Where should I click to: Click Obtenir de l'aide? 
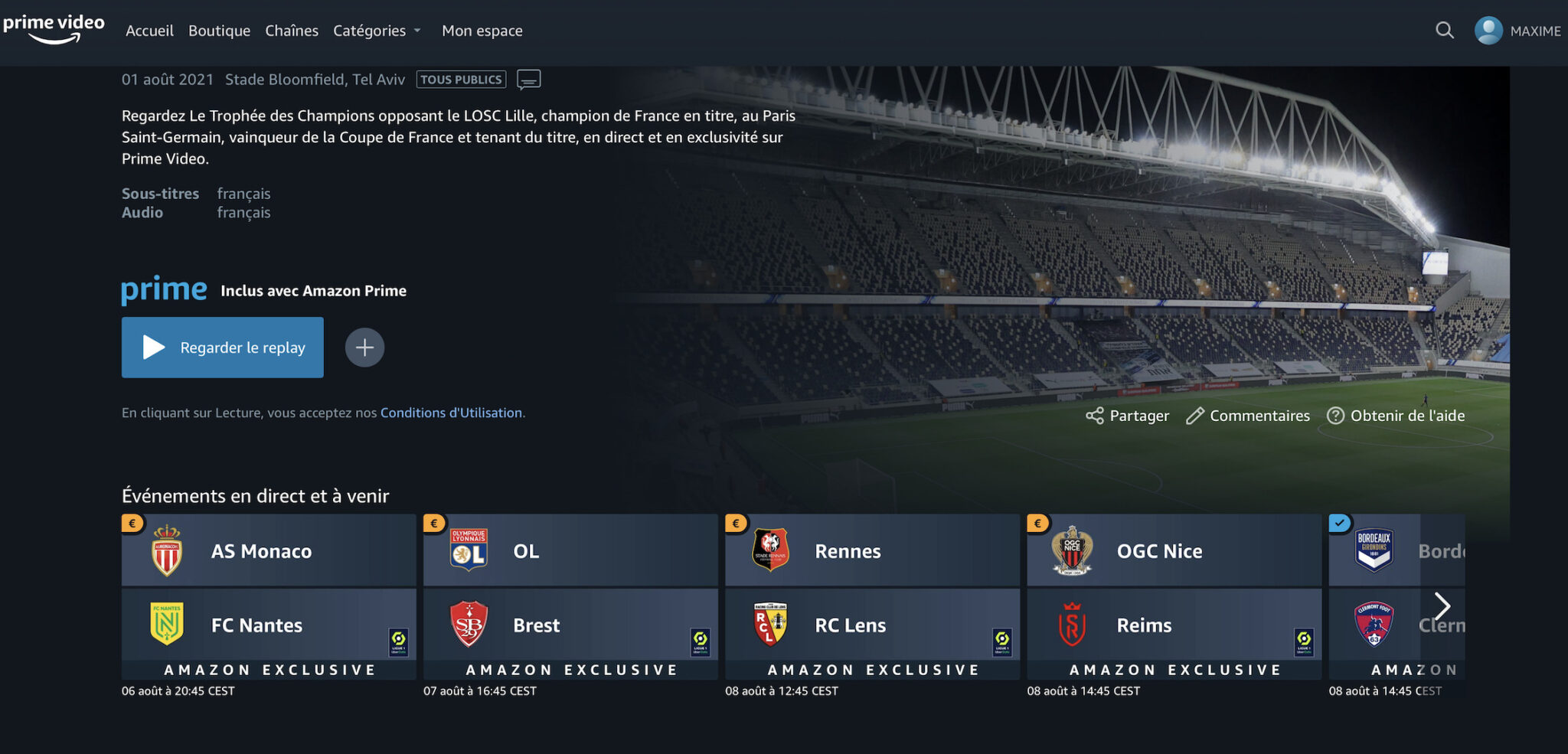[x=1396, y=416]
